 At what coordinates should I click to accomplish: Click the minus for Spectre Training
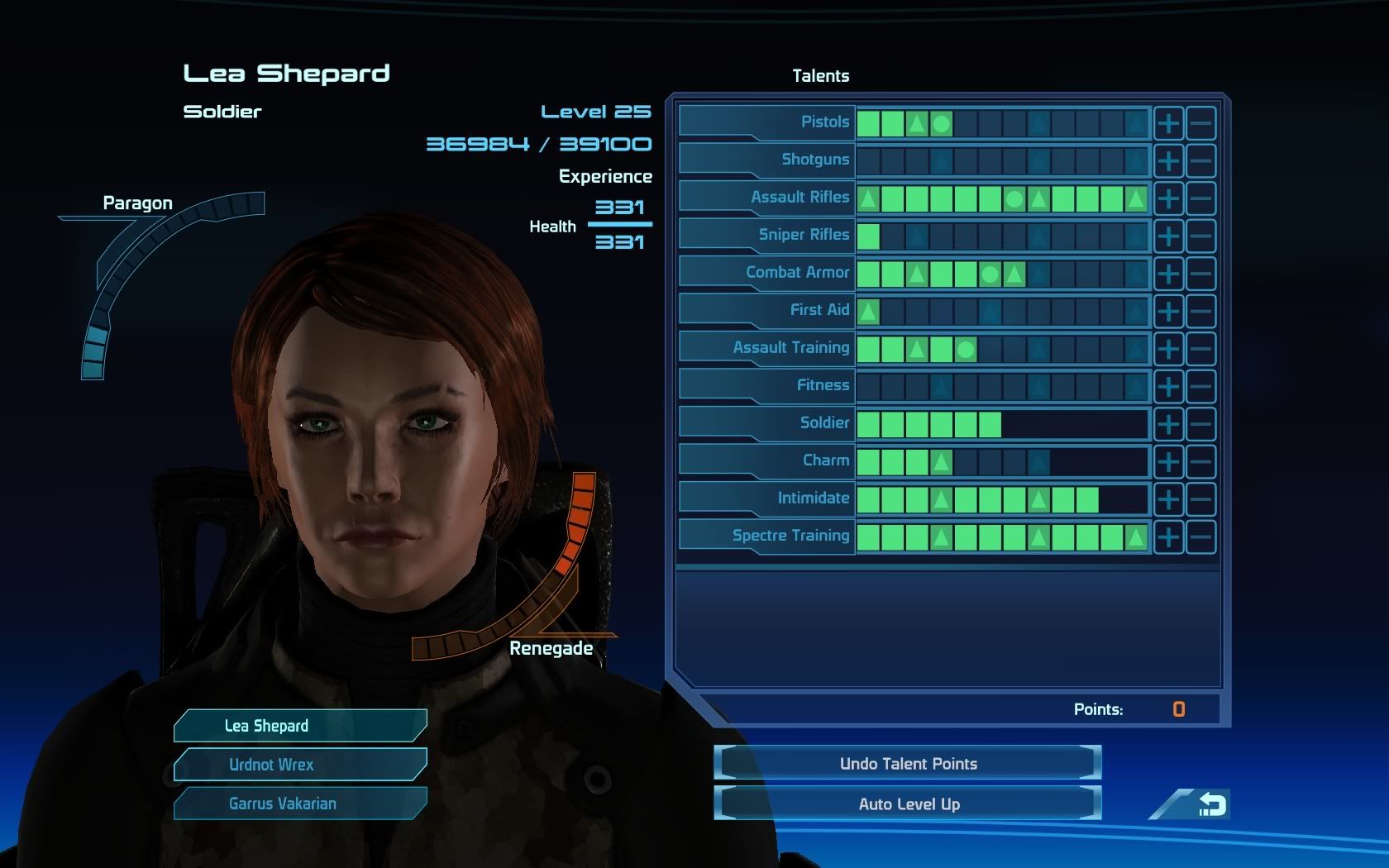pyautogui.click(x=1201, y=537)
